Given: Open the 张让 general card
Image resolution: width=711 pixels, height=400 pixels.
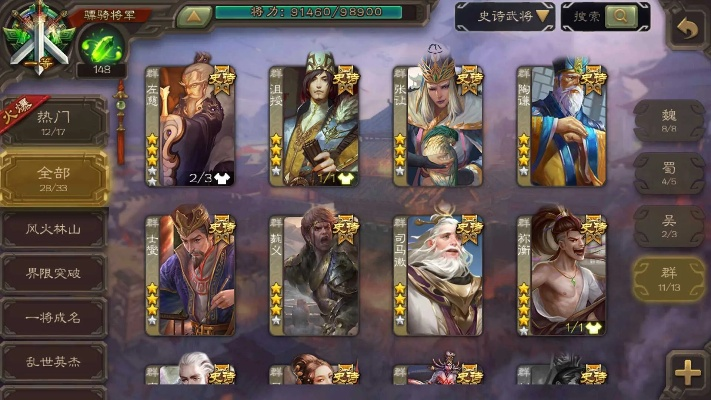Looking at the screenshot, I should [x=437, y=125].
